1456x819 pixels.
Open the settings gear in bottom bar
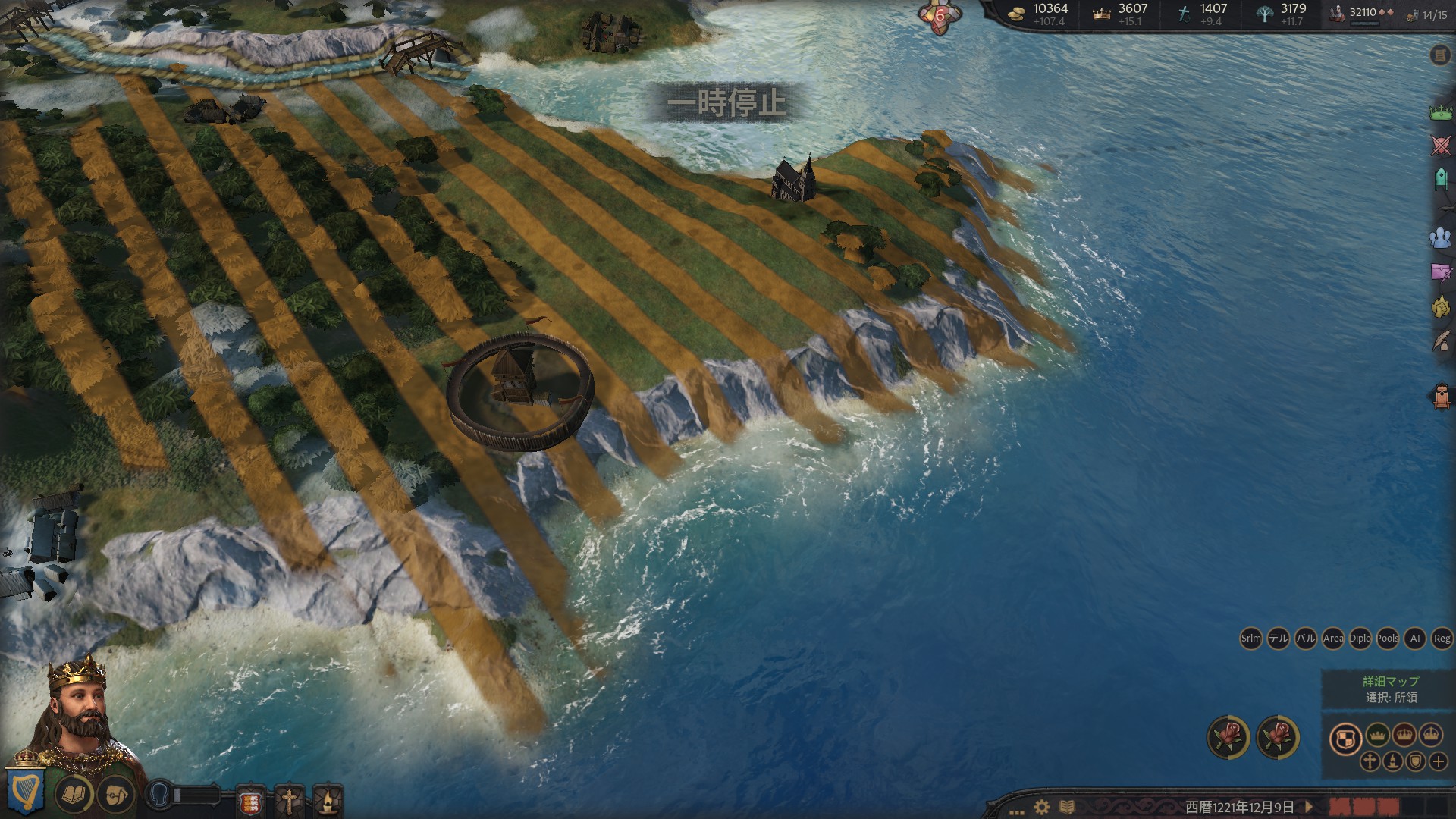point(1042,807)
